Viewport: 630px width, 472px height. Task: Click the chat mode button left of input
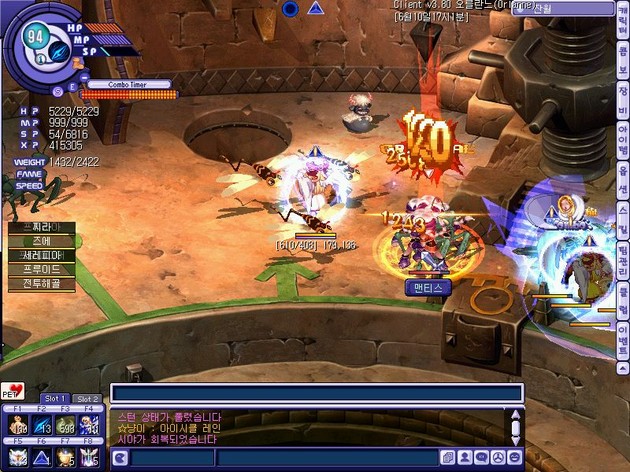(x=120, y=458)
